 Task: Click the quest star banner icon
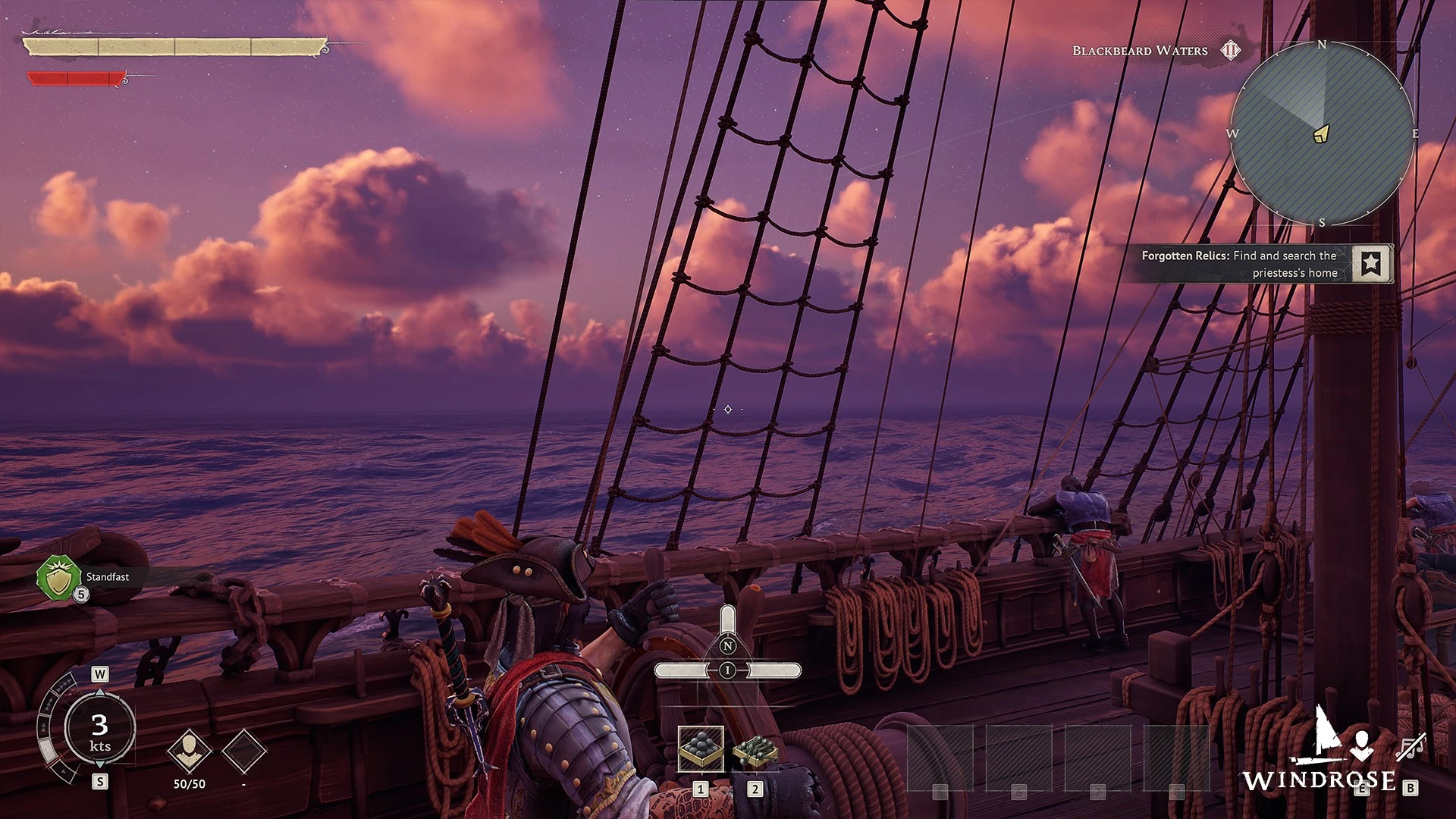click(1372, 264)
